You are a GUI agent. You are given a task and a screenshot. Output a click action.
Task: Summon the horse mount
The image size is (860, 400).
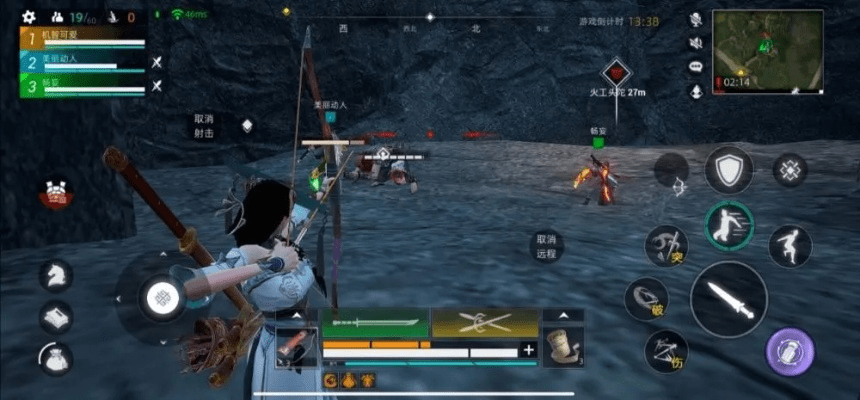pyautogui.click(x=56, y=275)
